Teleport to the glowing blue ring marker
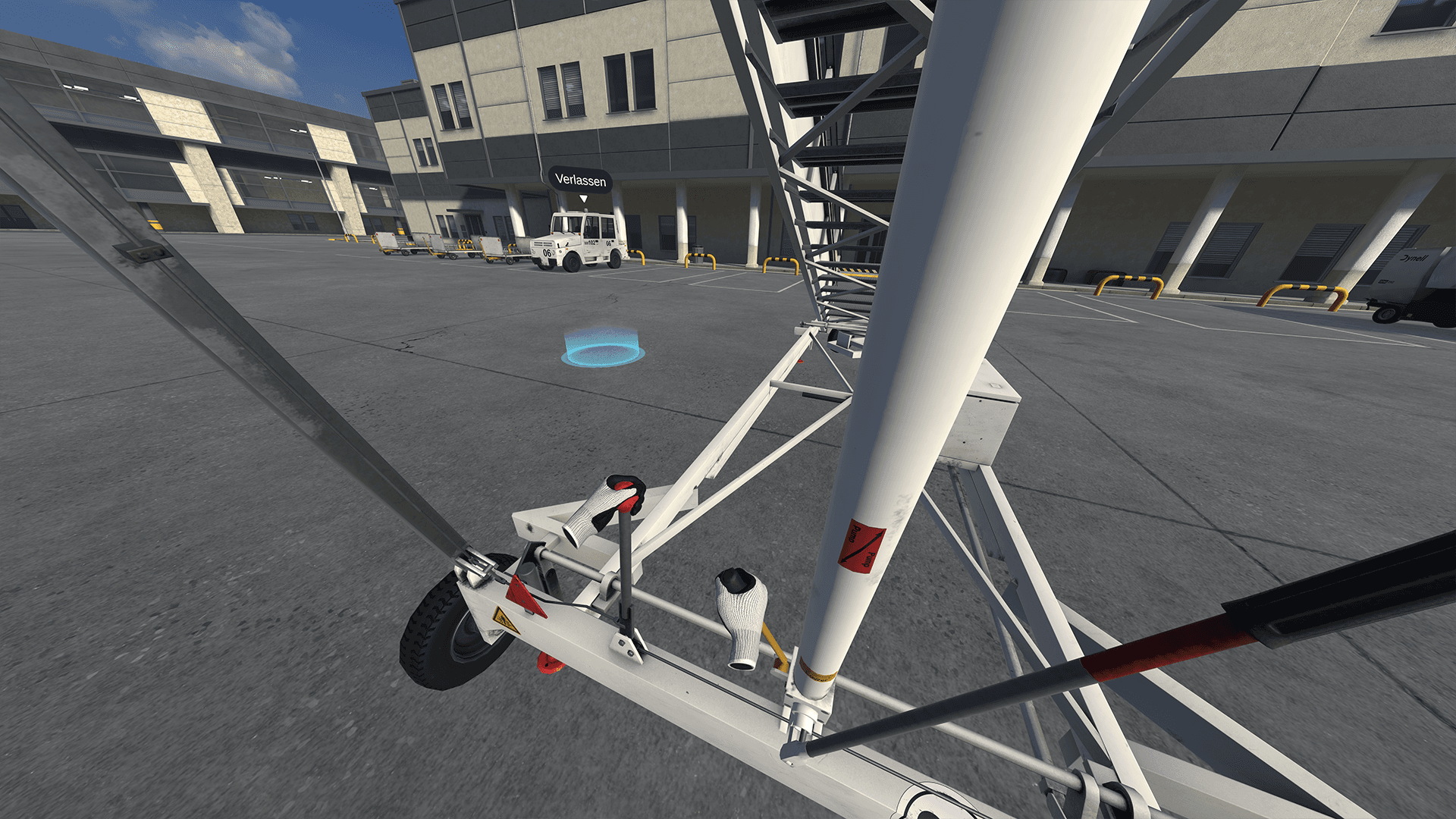 [603, 351]
